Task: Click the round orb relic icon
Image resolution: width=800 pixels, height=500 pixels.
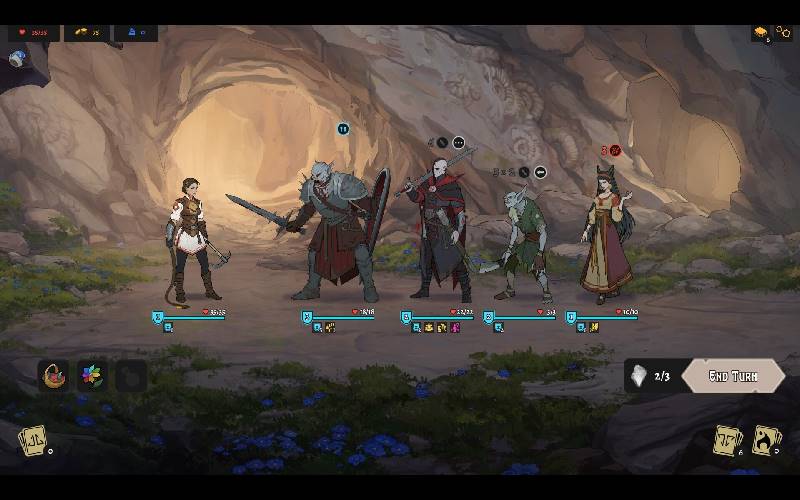Action: coord(17,59)
